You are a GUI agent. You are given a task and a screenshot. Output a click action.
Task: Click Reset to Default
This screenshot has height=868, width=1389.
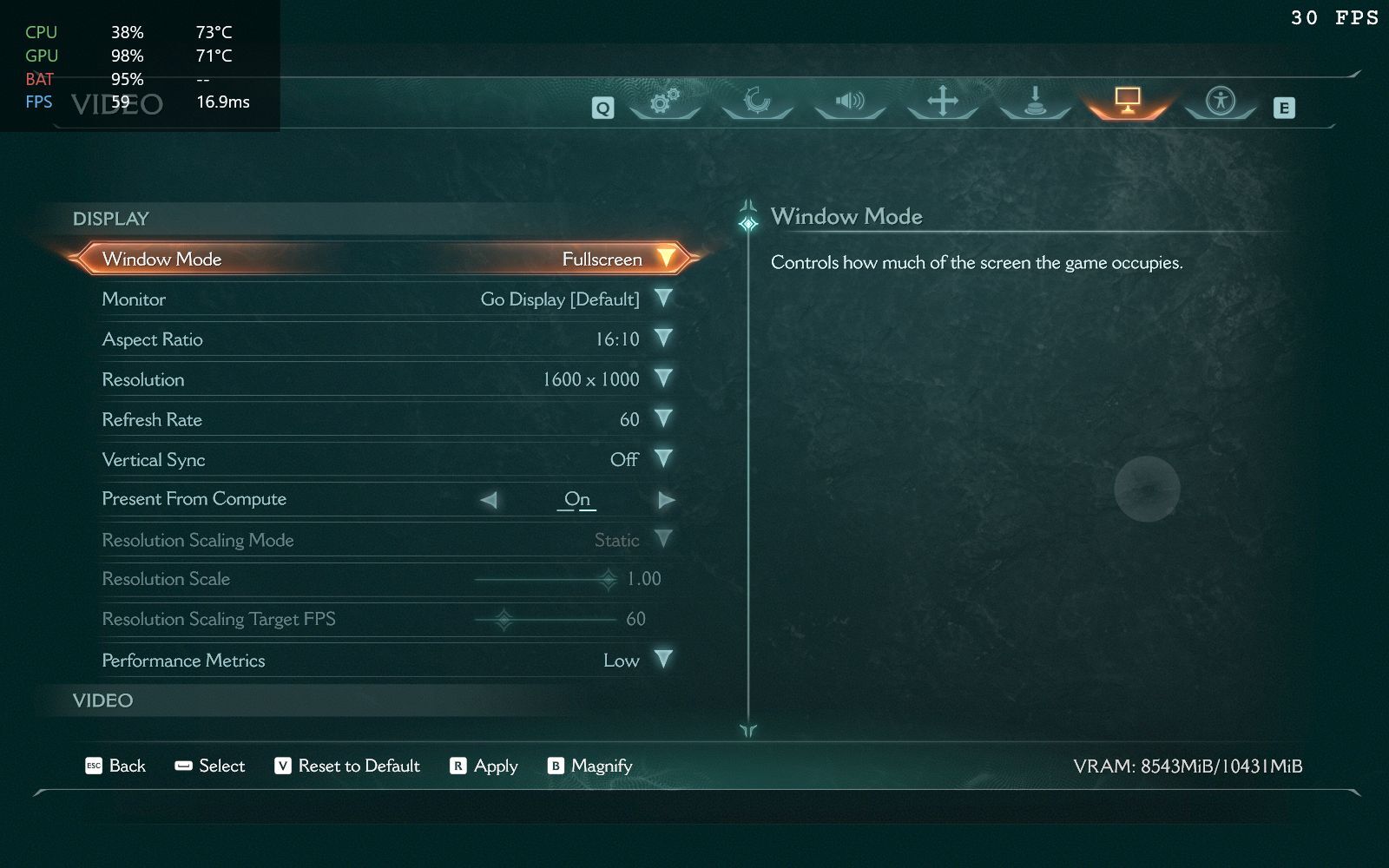pyautogui.click(x=347, y=766)
